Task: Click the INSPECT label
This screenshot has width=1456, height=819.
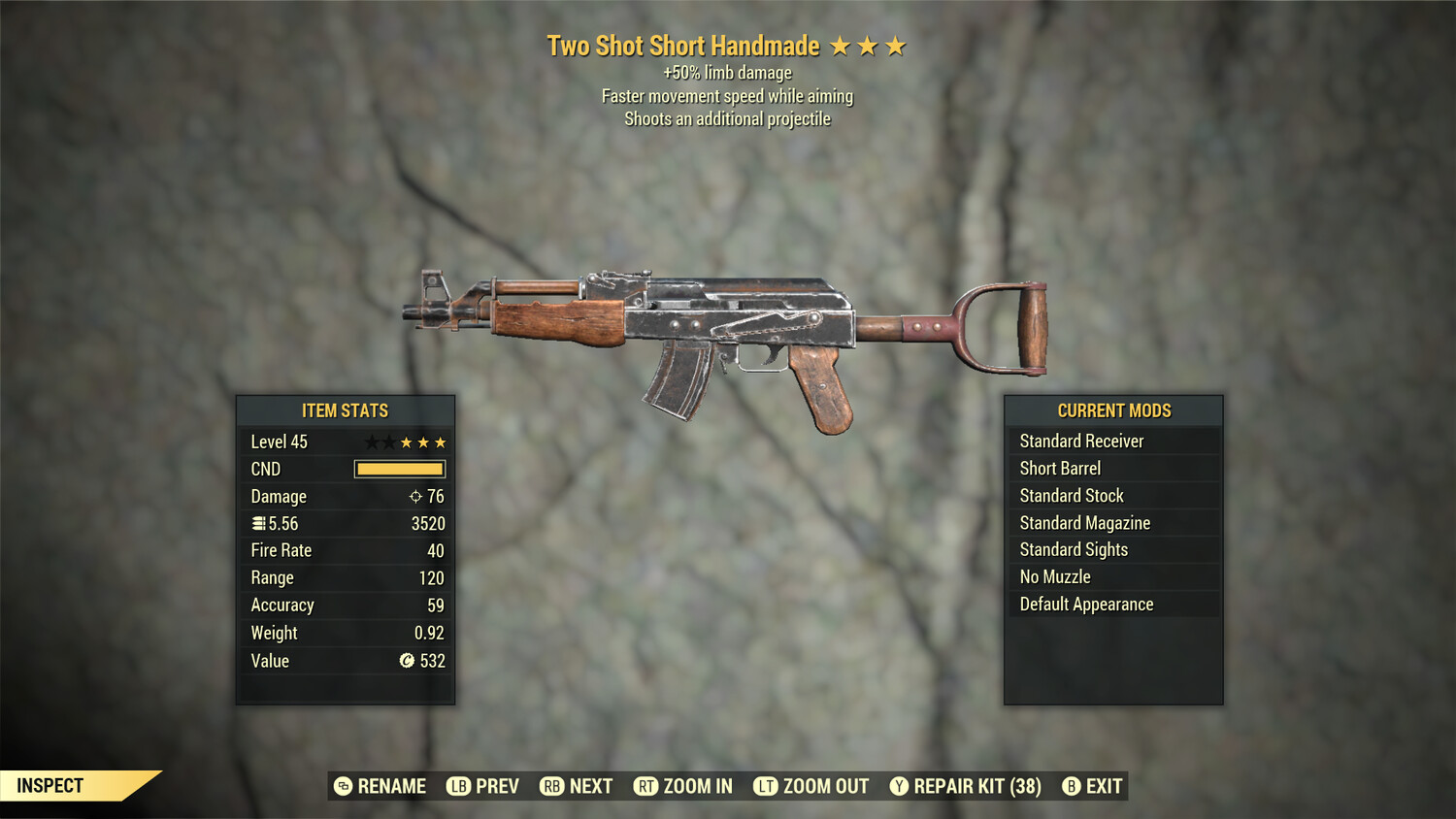Action: (49, 786)
